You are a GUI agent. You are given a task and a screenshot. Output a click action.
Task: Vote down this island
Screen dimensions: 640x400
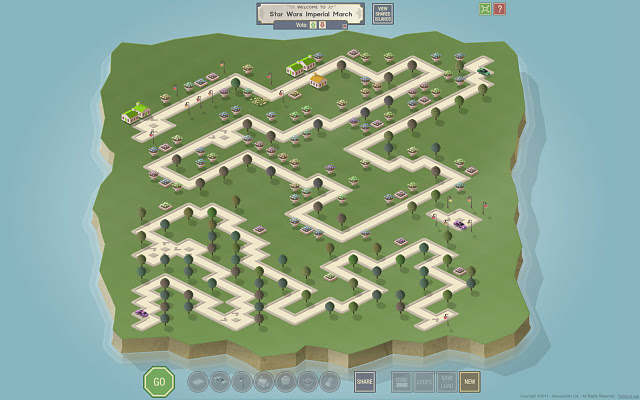point(321,26)
